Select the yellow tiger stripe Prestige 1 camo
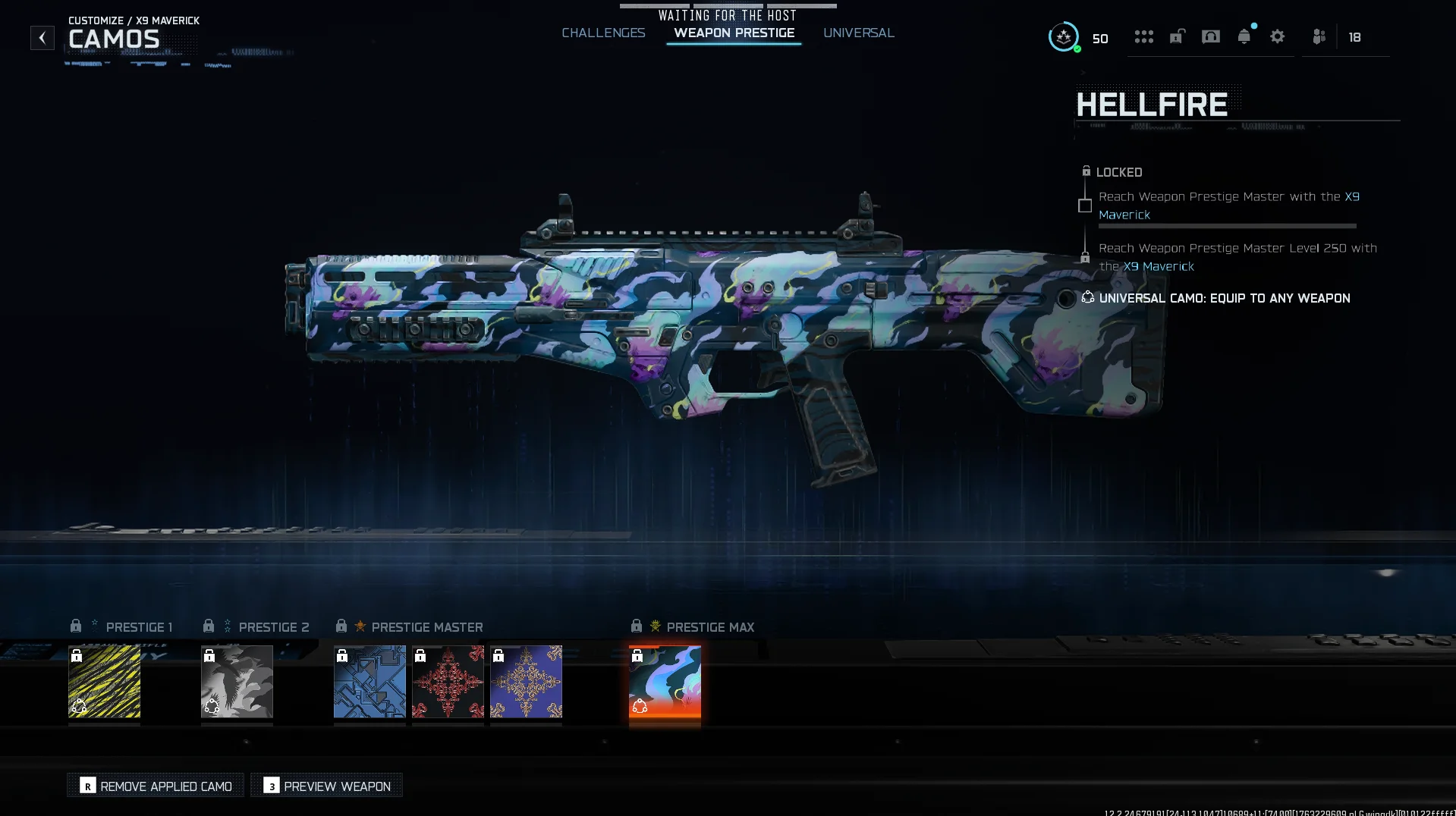The width and height of the screenshot is (1456, 816). click(104, 681)
